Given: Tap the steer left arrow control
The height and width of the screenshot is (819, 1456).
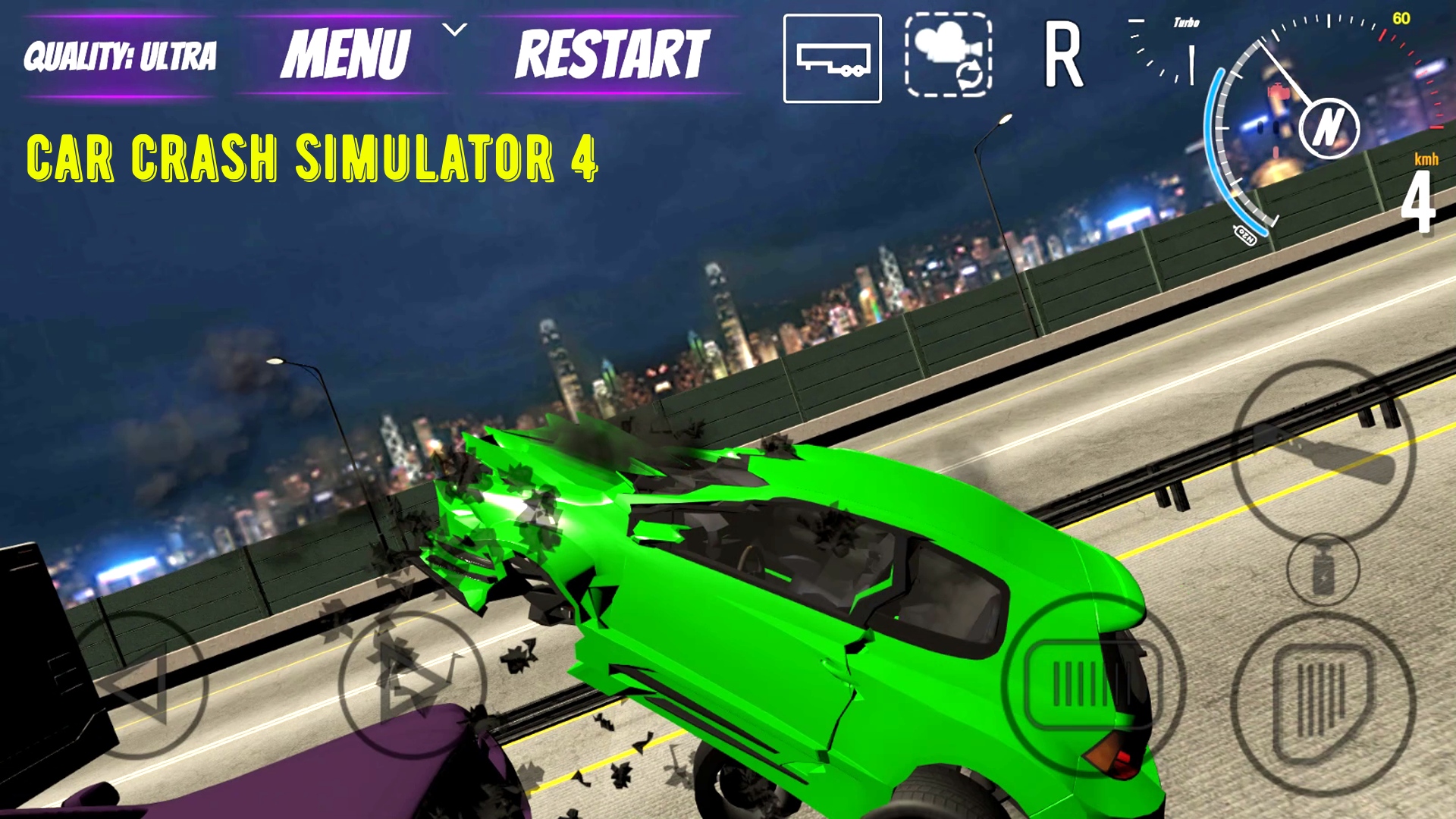Looking at the screenshot, I should [149, 682].
